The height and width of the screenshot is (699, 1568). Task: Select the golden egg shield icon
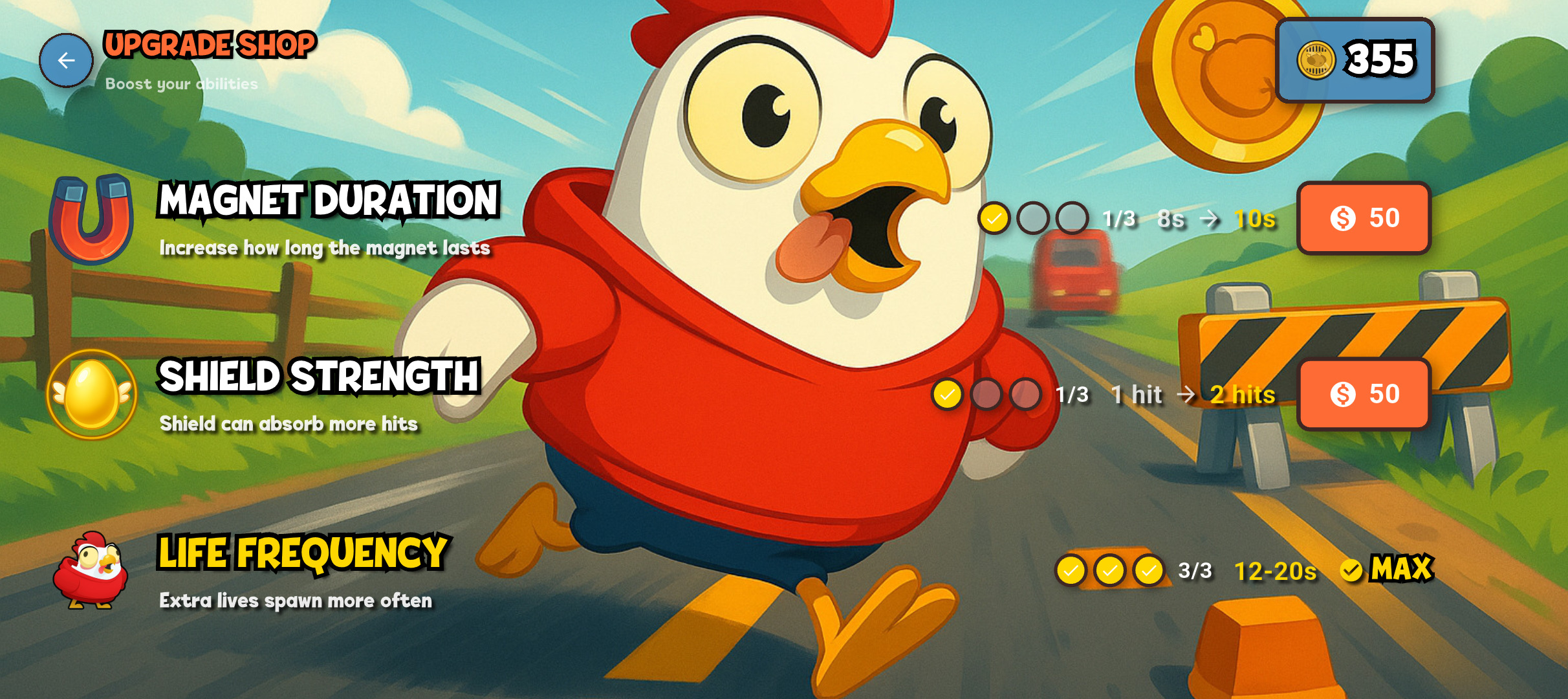[x=93, y=397]
